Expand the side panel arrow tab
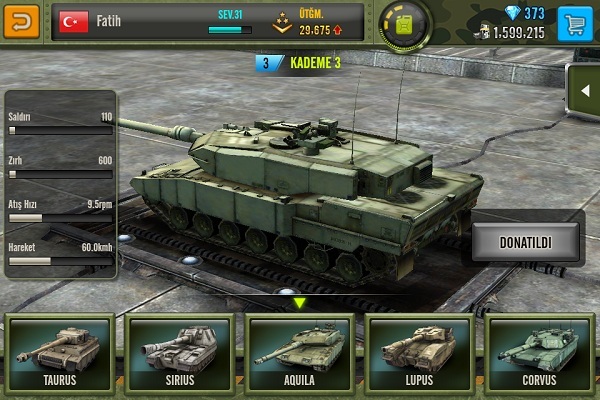 click(x=583, y=91)
